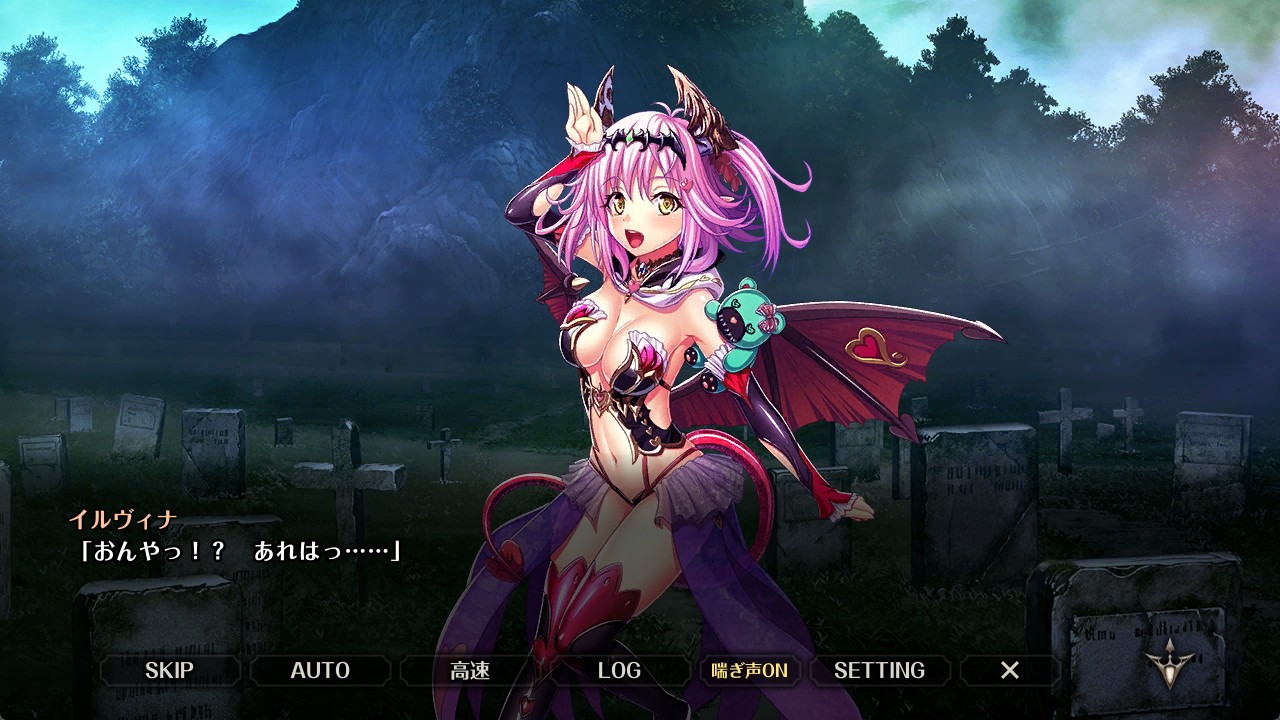Toggle the 高速 fast-forward mode
Viewport: 1280px width, 720px height.
470,670
